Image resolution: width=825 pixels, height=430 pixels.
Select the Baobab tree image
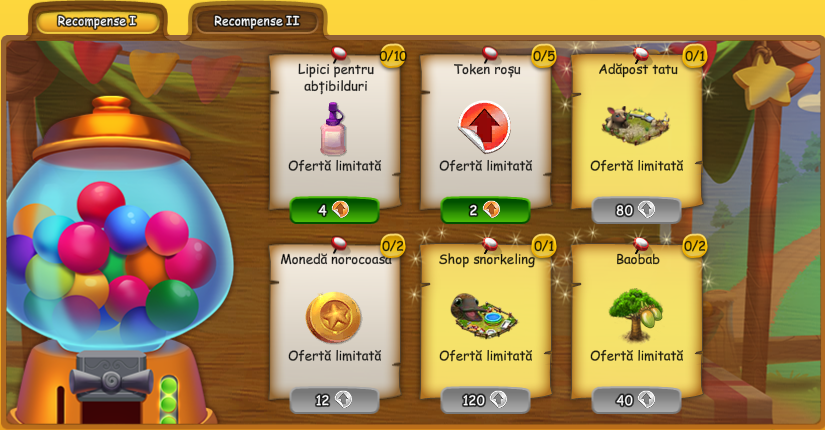(x=636, y=312)
